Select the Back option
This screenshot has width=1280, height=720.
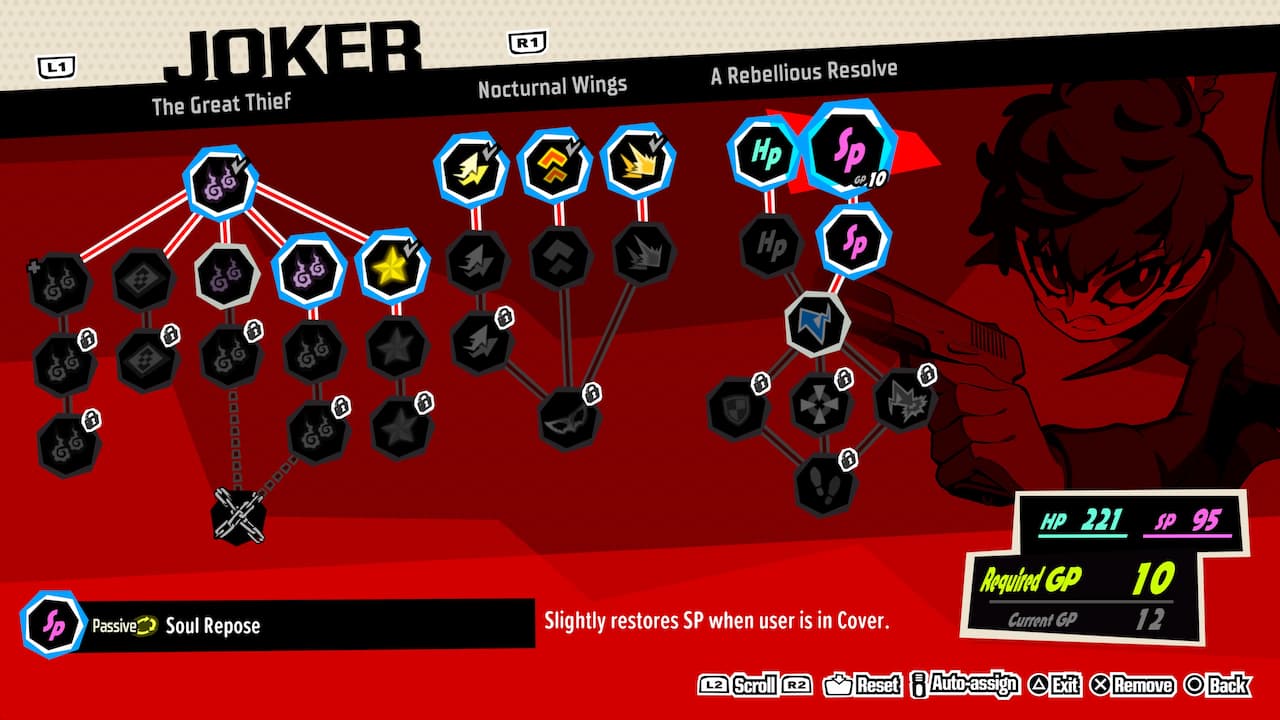click(1227, 686)
